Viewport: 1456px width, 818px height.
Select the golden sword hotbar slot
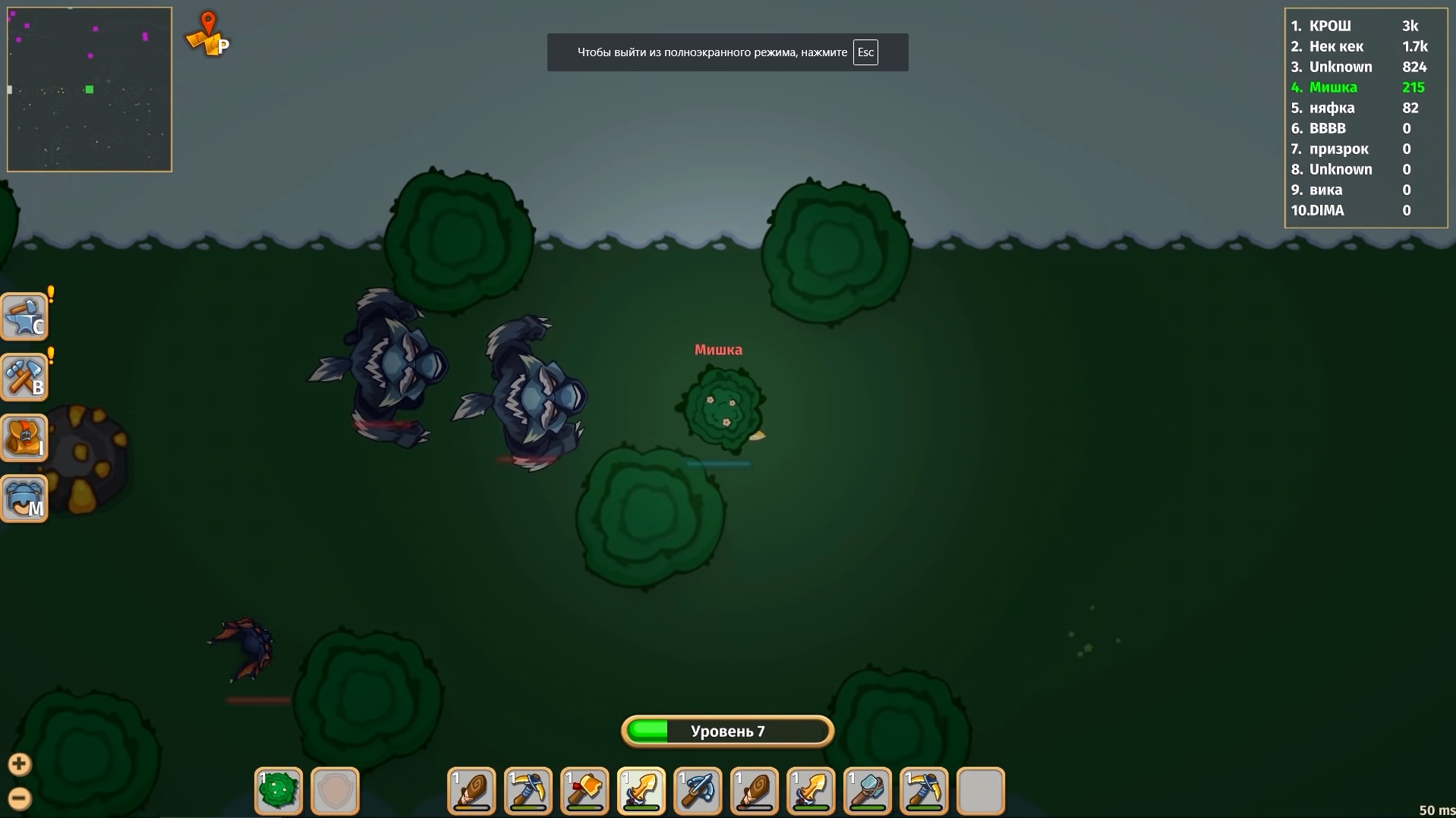pyautogui.click(x=641, y=791)
